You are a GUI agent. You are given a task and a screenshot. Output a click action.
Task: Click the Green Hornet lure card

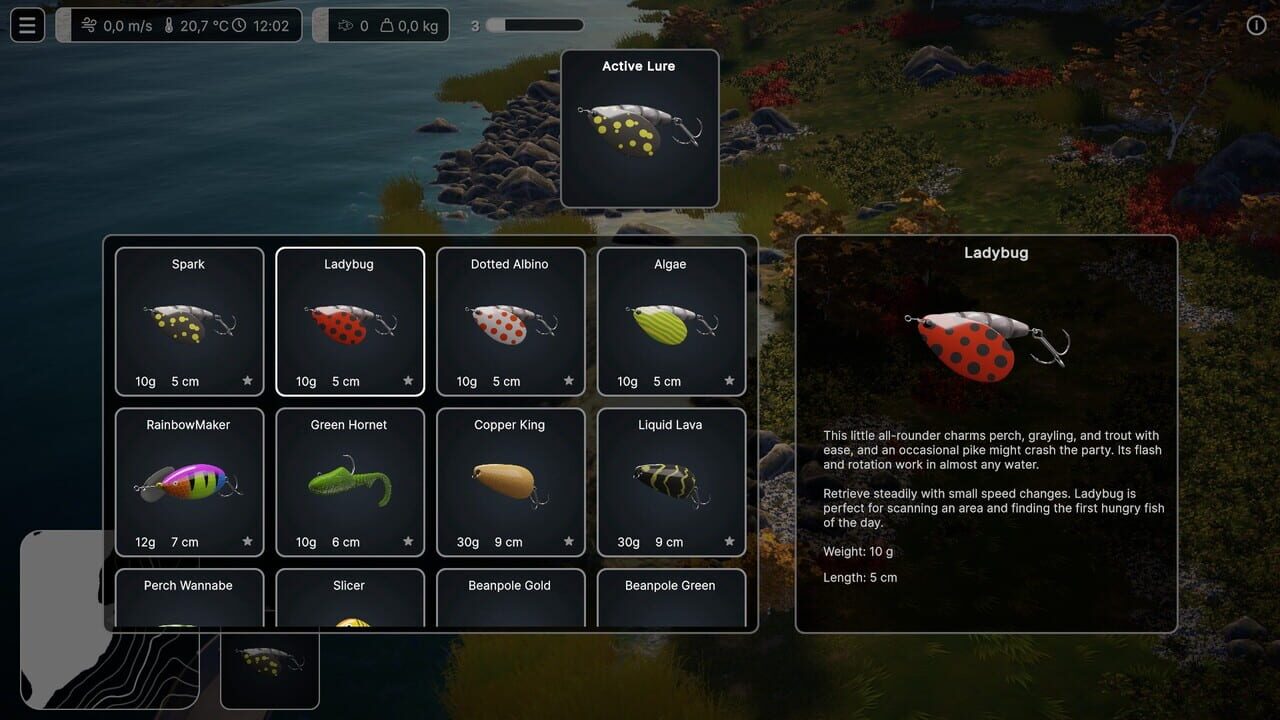click(x=349, y=481)
